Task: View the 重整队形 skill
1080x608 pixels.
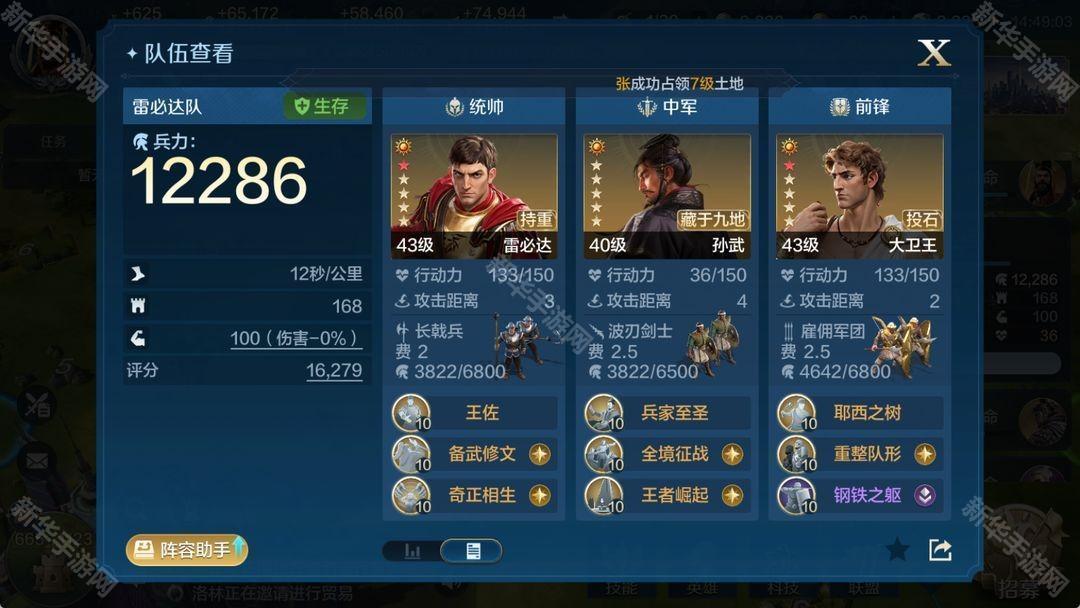Action: pyautogui.click(x=859, y=454)
